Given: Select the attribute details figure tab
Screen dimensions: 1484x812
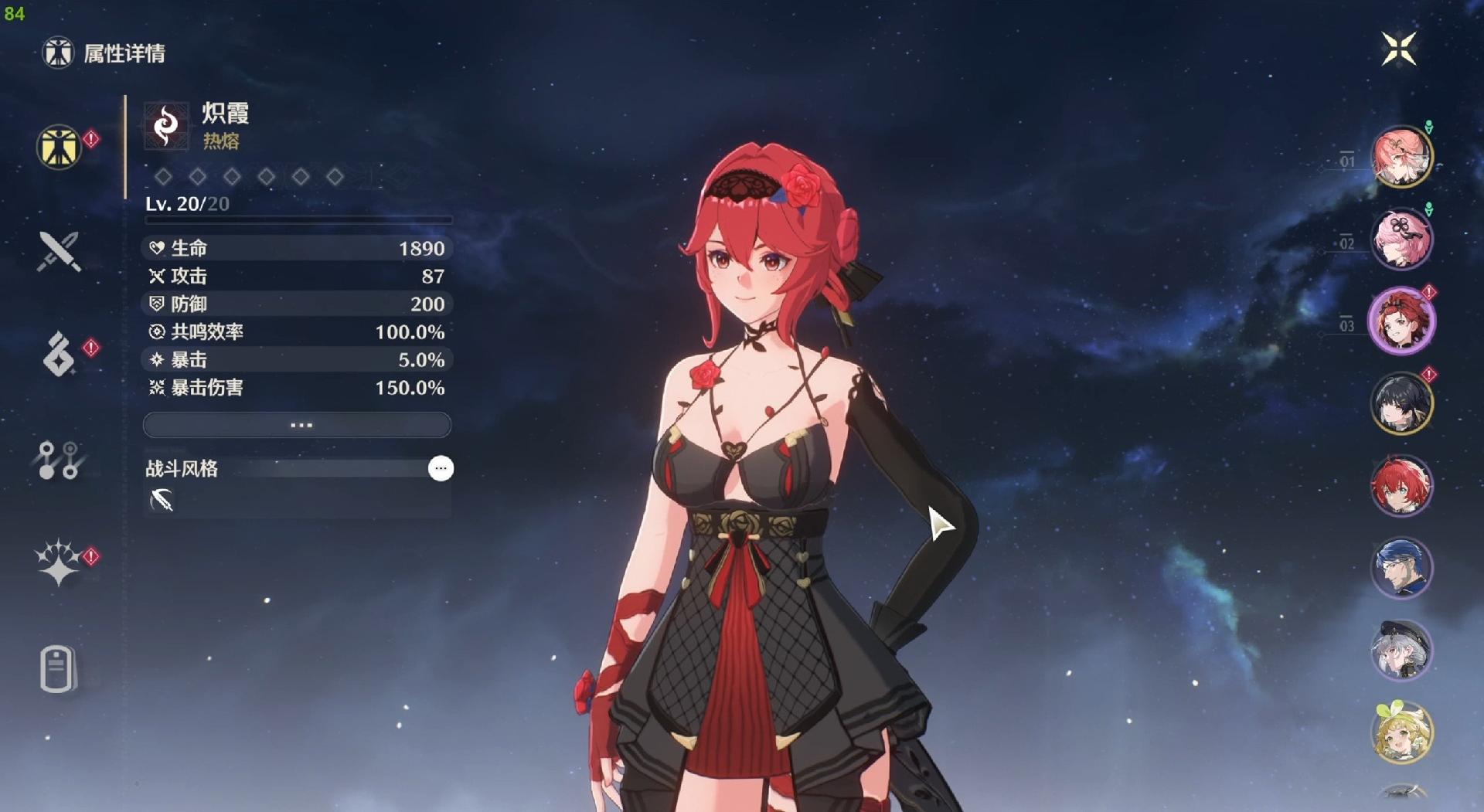Looking at the screenshot, I should pos(59,147).
